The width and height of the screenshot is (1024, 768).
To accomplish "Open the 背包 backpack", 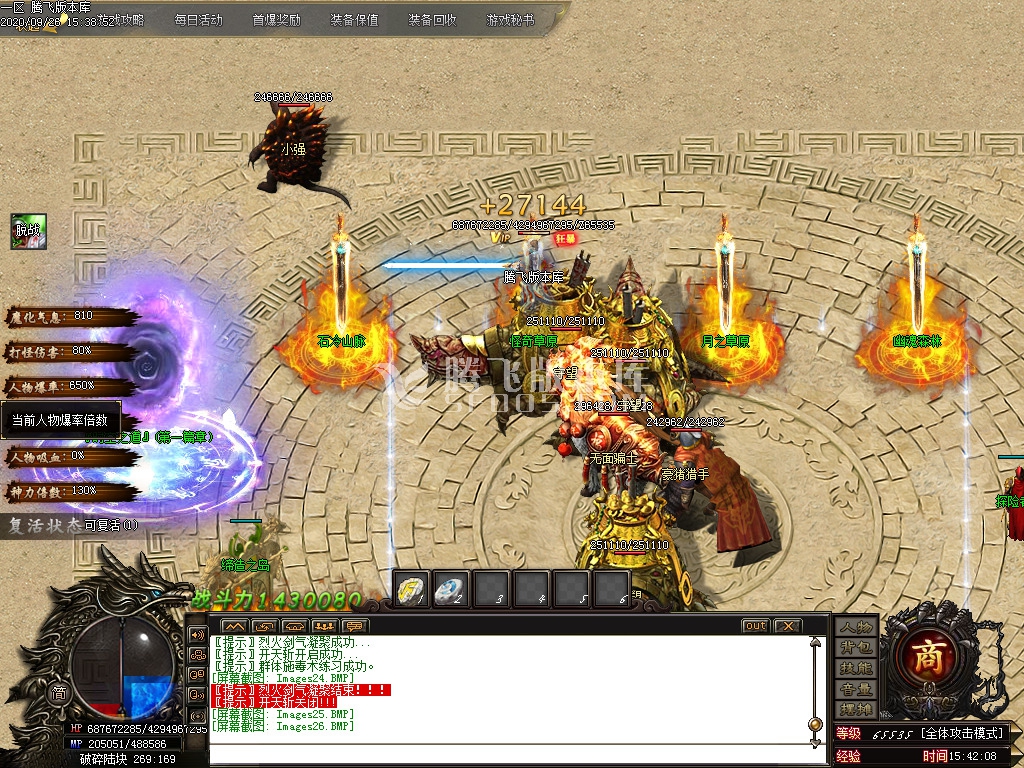I will pyautogui.click(x=856, y=647).
